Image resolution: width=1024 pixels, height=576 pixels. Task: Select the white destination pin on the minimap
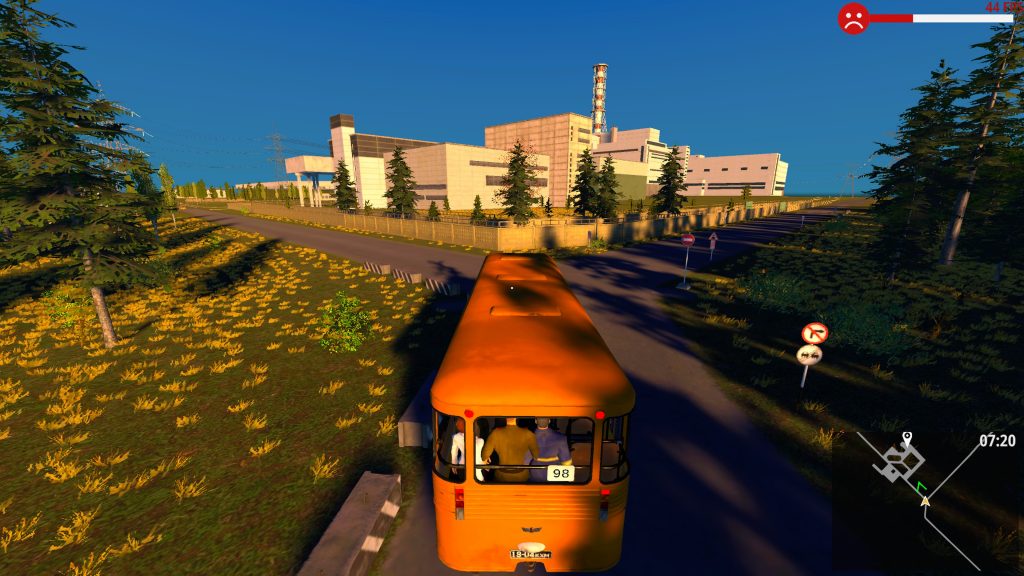[x=907, y=438]
